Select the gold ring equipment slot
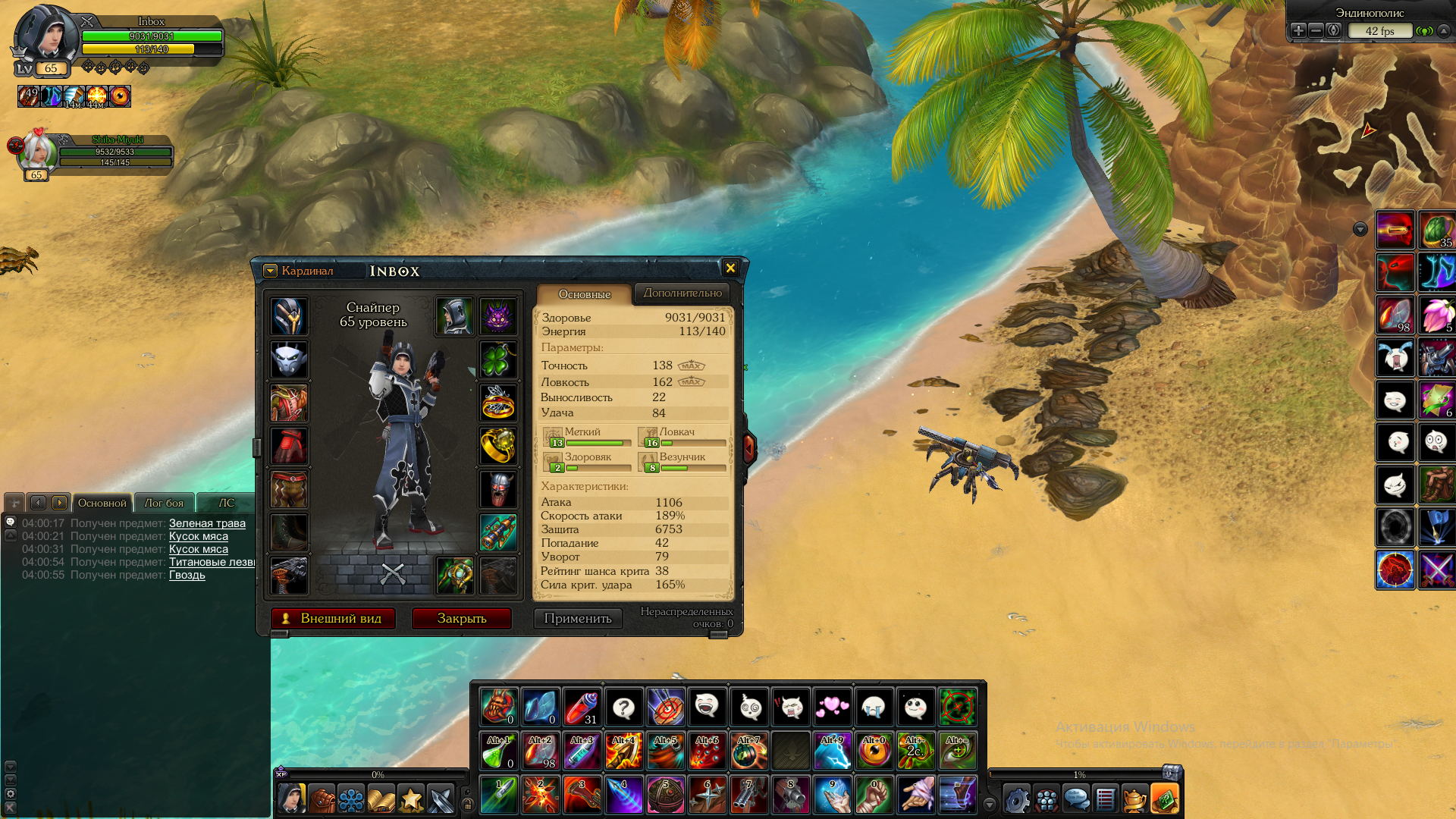Image resolution: width=1456 pixels, height=819 pixels. 497,445
